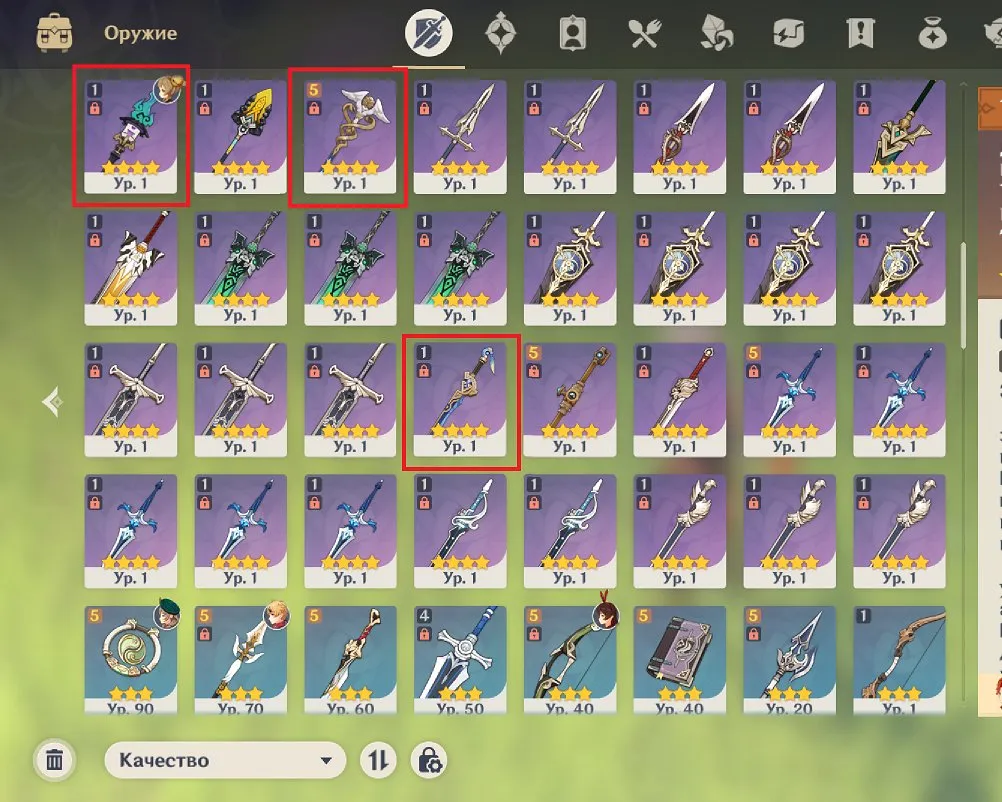This screenshot has width=1002, height=802.
Task: Open the character development items tab
Action: tap(570, 34)
